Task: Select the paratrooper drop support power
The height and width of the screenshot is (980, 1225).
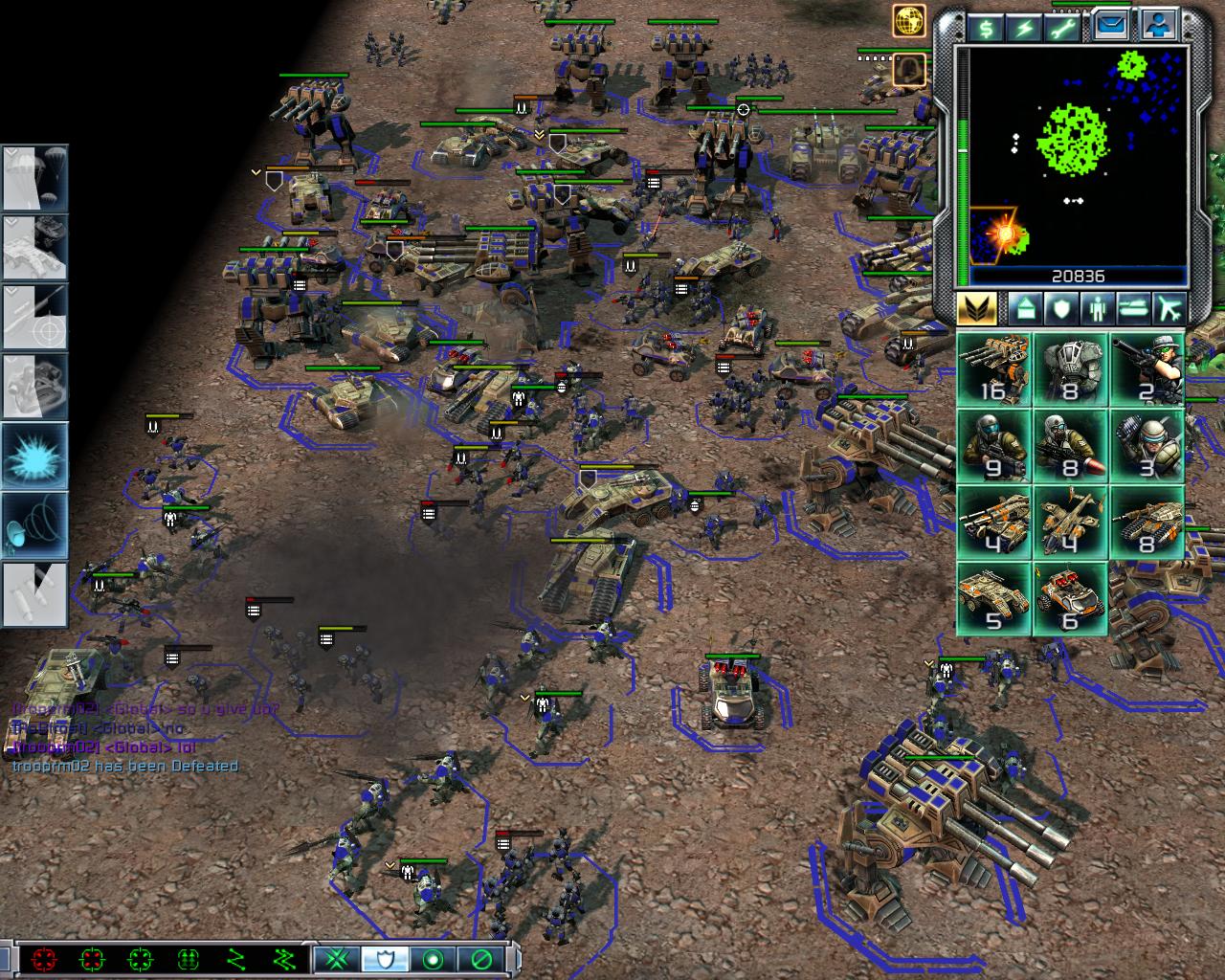Action: [34, 179]
